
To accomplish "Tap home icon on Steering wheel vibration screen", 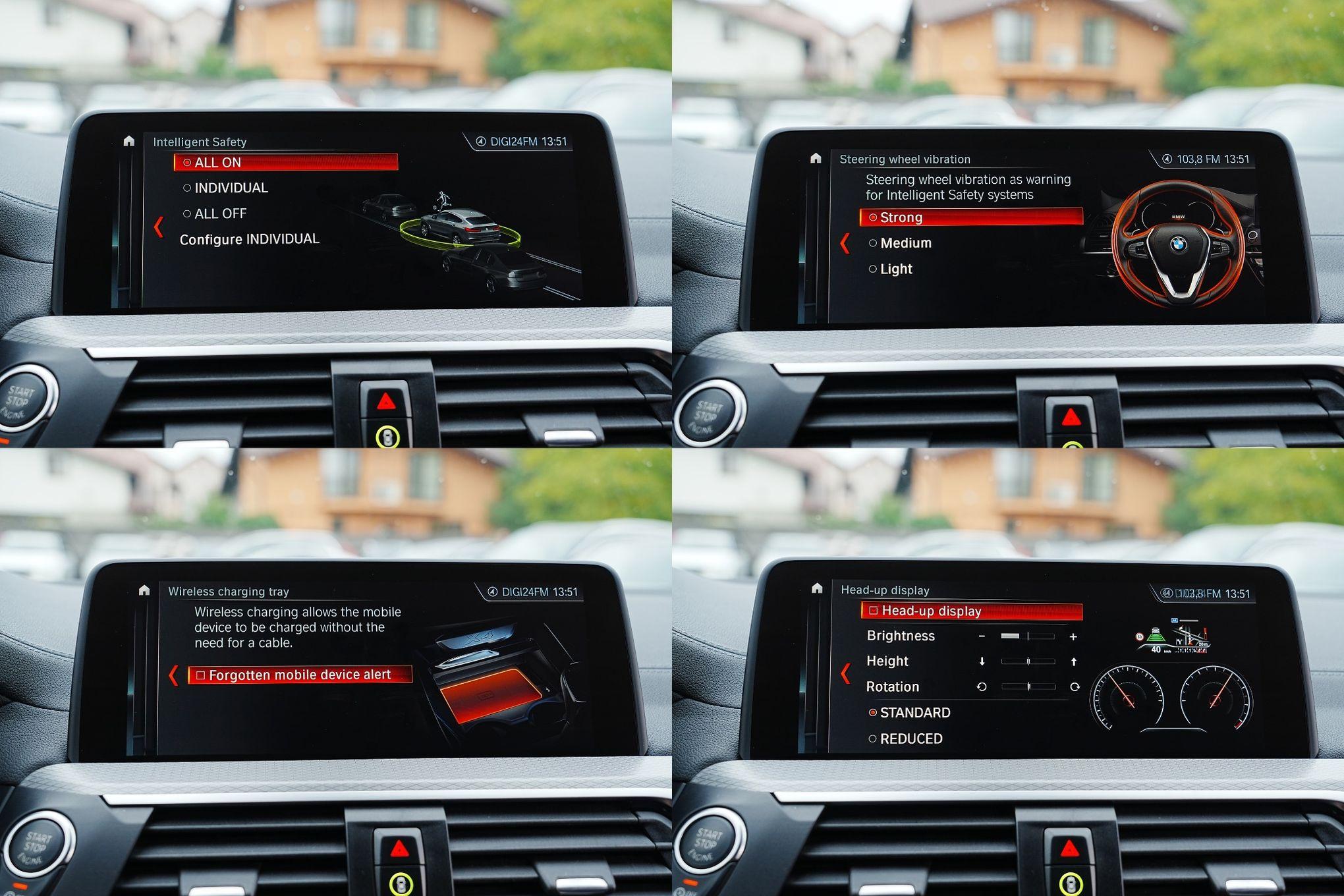I will point(816,158).
